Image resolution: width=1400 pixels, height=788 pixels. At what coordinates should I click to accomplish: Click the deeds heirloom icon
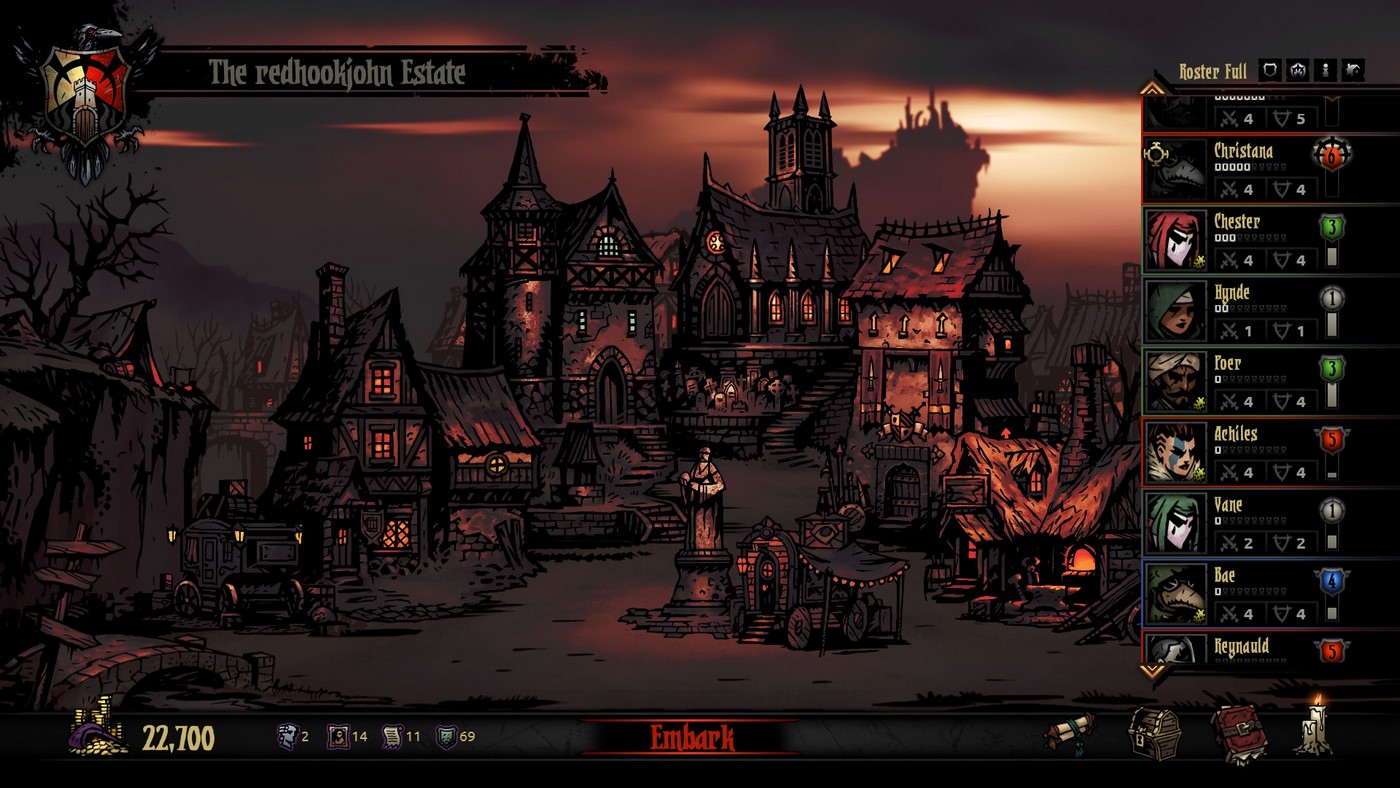(391, 738)
